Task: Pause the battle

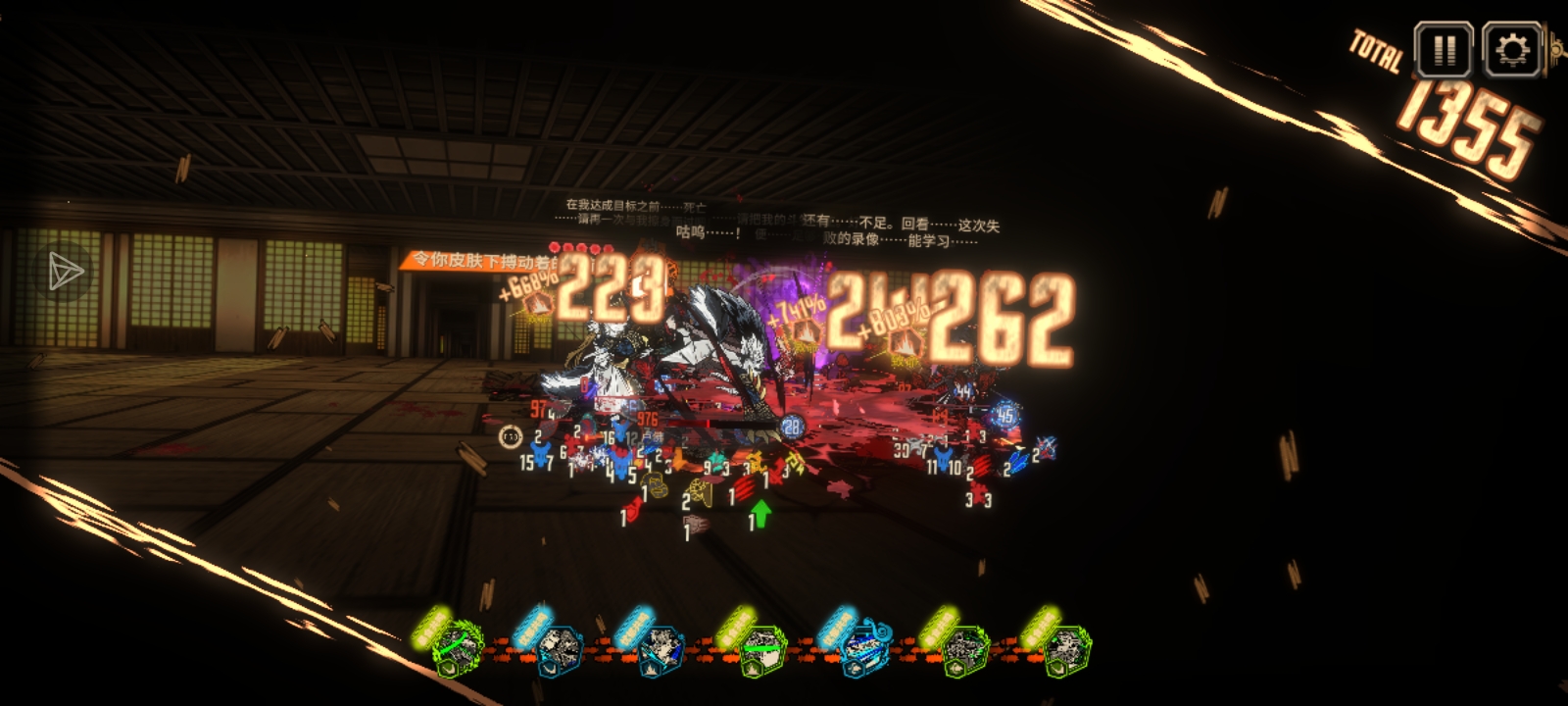Action: (x=1443, y=49)
